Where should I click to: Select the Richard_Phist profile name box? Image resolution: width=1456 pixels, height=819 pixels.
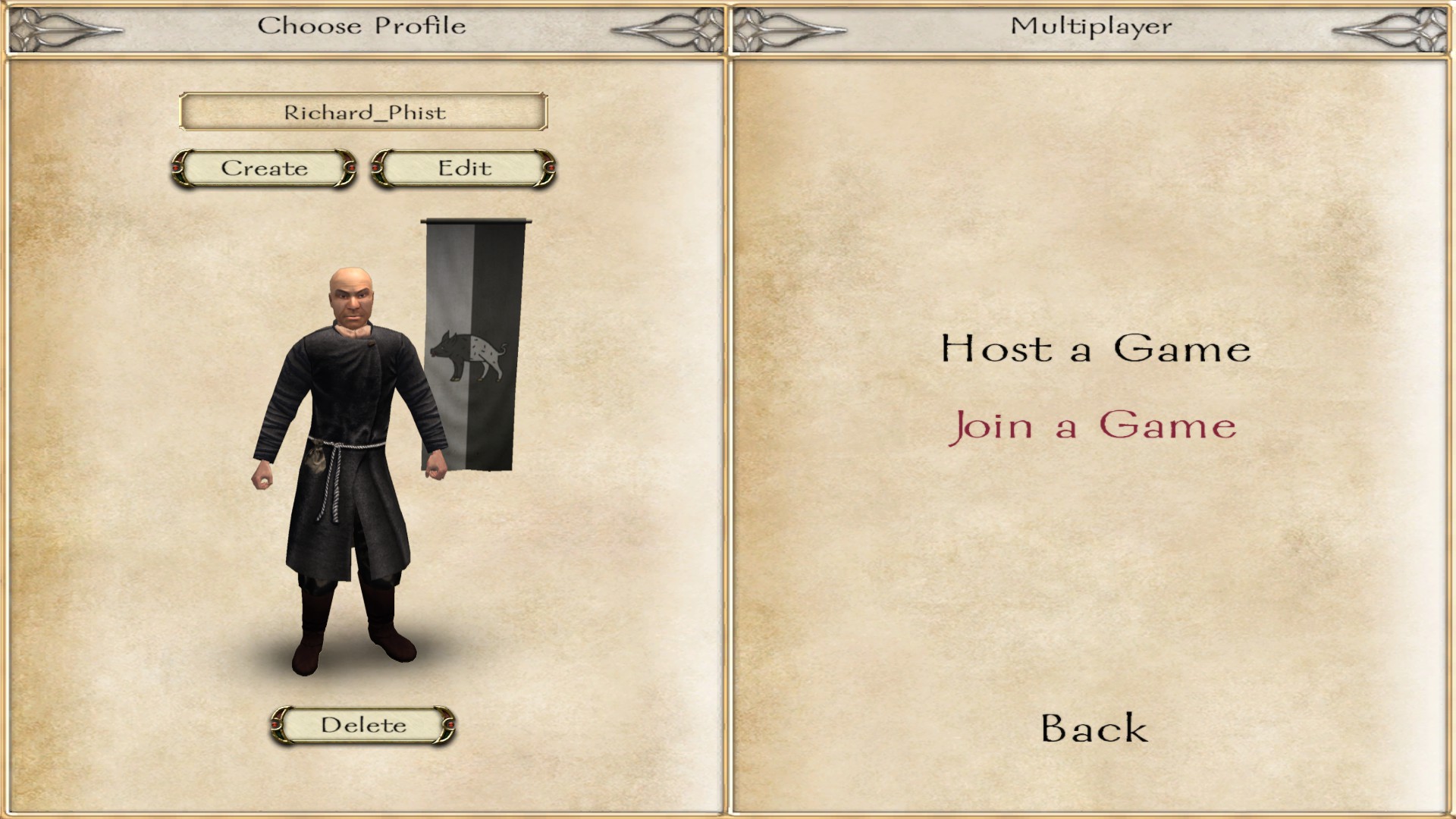click(363, 112)
